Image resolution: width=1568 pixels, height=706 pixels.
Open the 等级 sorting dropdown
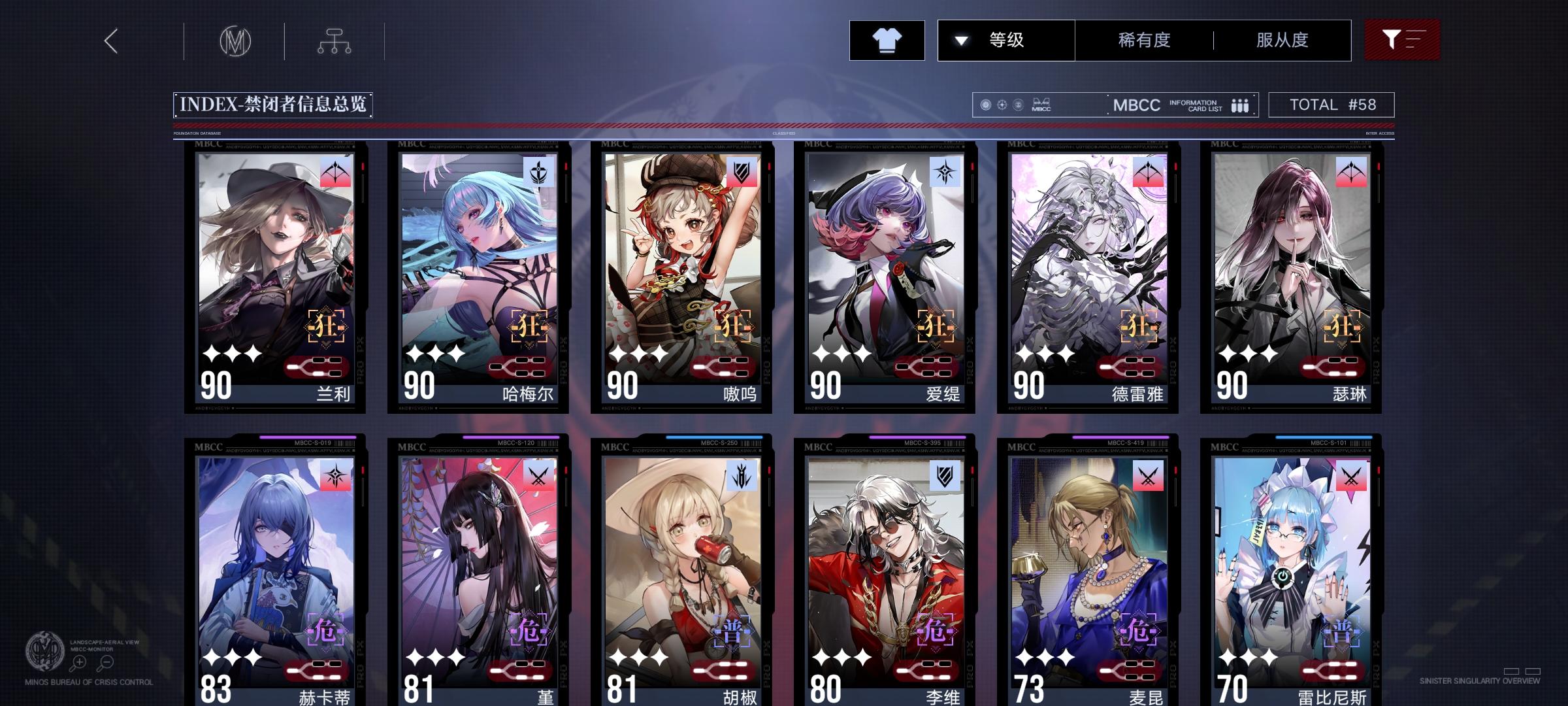(1006, 40)
